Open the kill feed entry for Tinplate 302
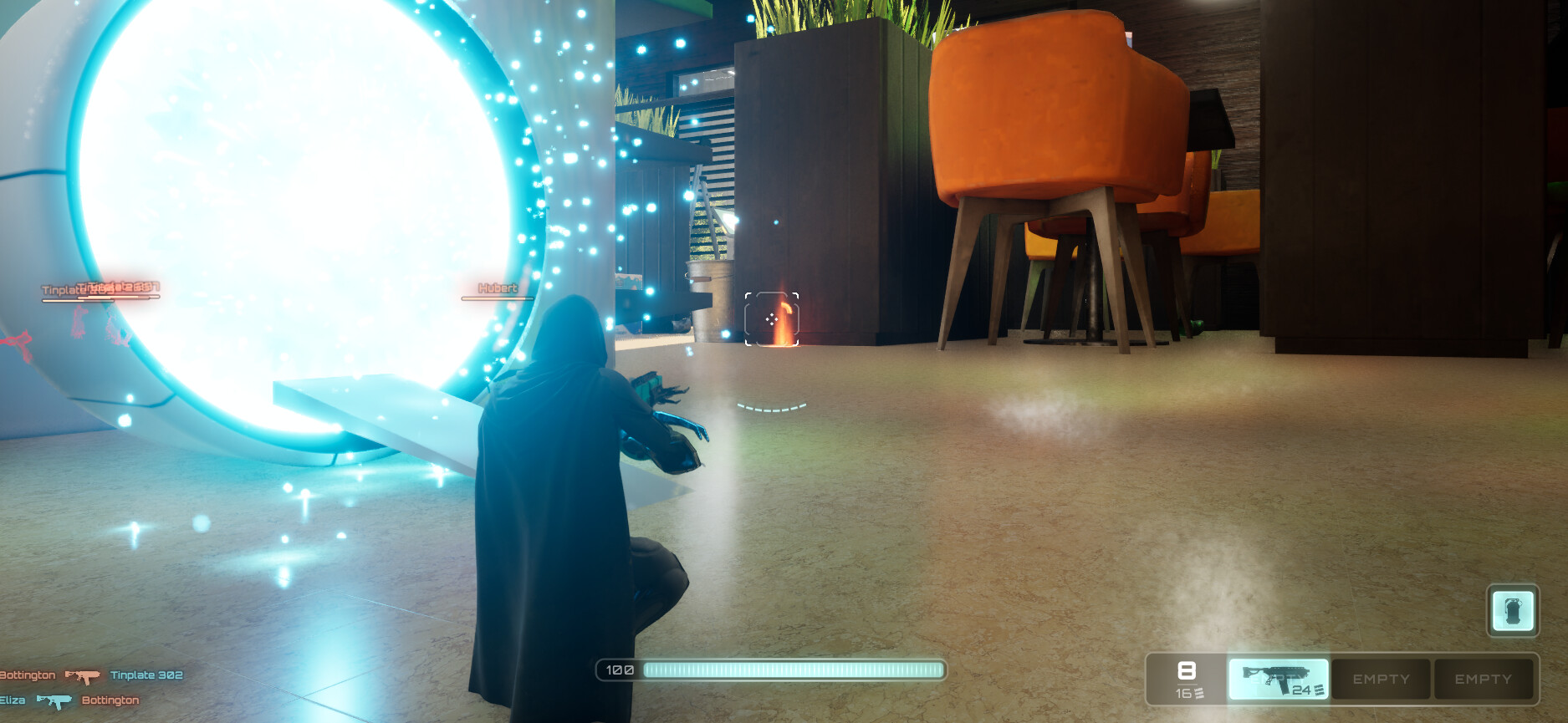Viewport: 1568px width, 723px height. click(x=145, y=675)
